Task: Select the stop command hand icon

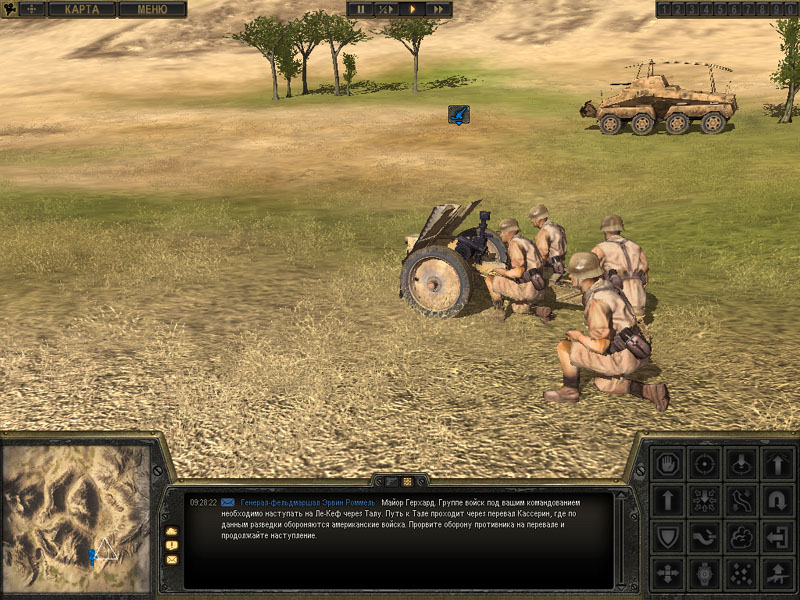Action: (x=667, y=463)
